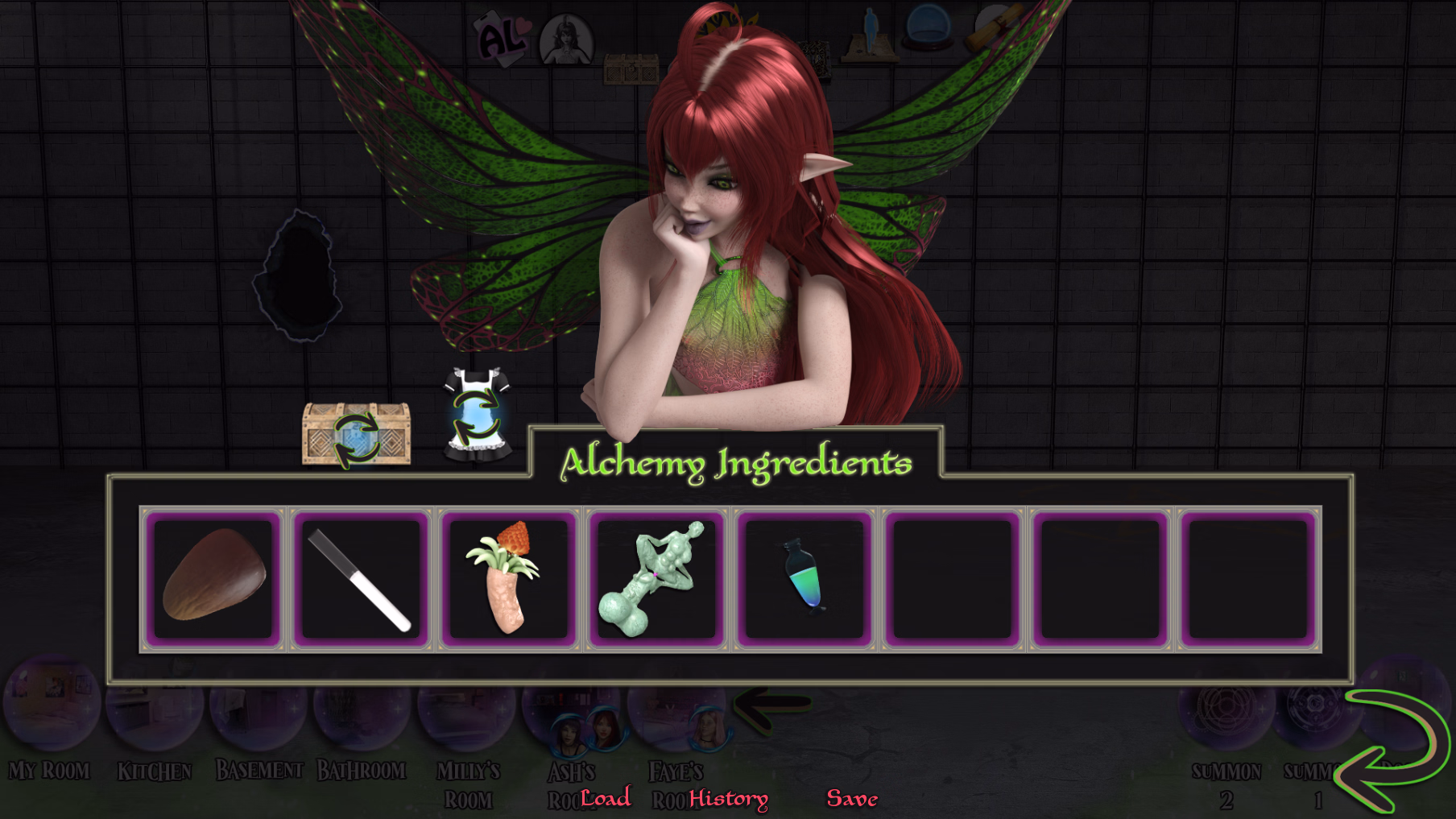The image size is (1456, 819).
Task: Show the History log
Action: [728, 798]
